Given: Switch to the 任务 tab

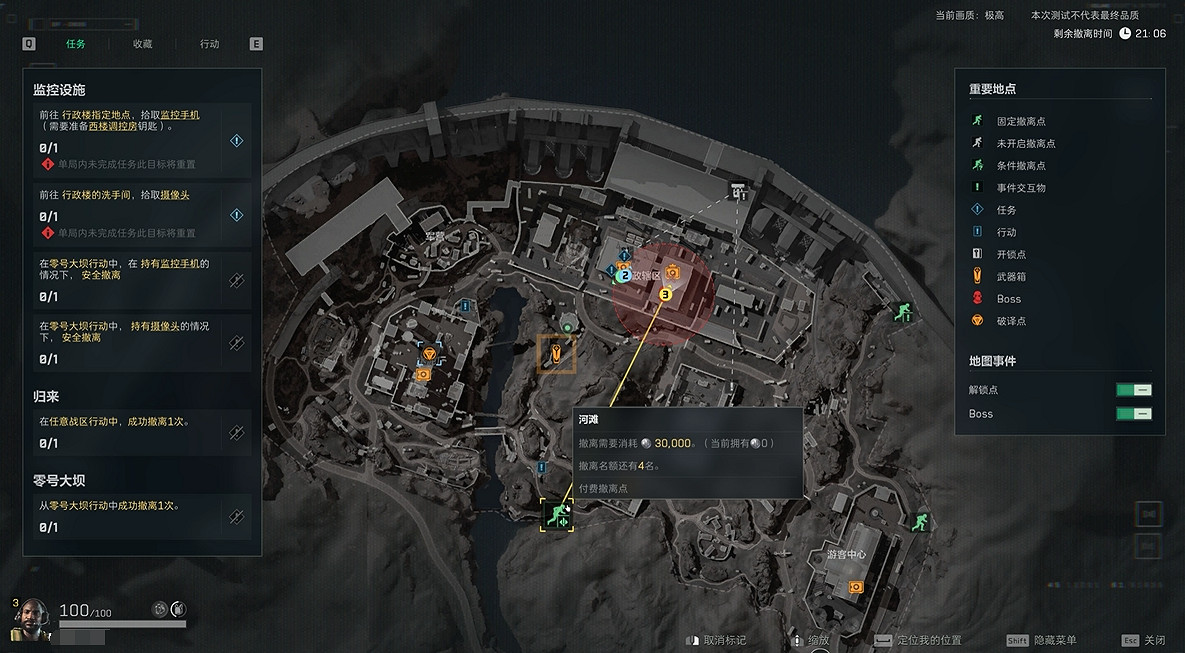Looking at the screenshot, I should click(76, 44).
